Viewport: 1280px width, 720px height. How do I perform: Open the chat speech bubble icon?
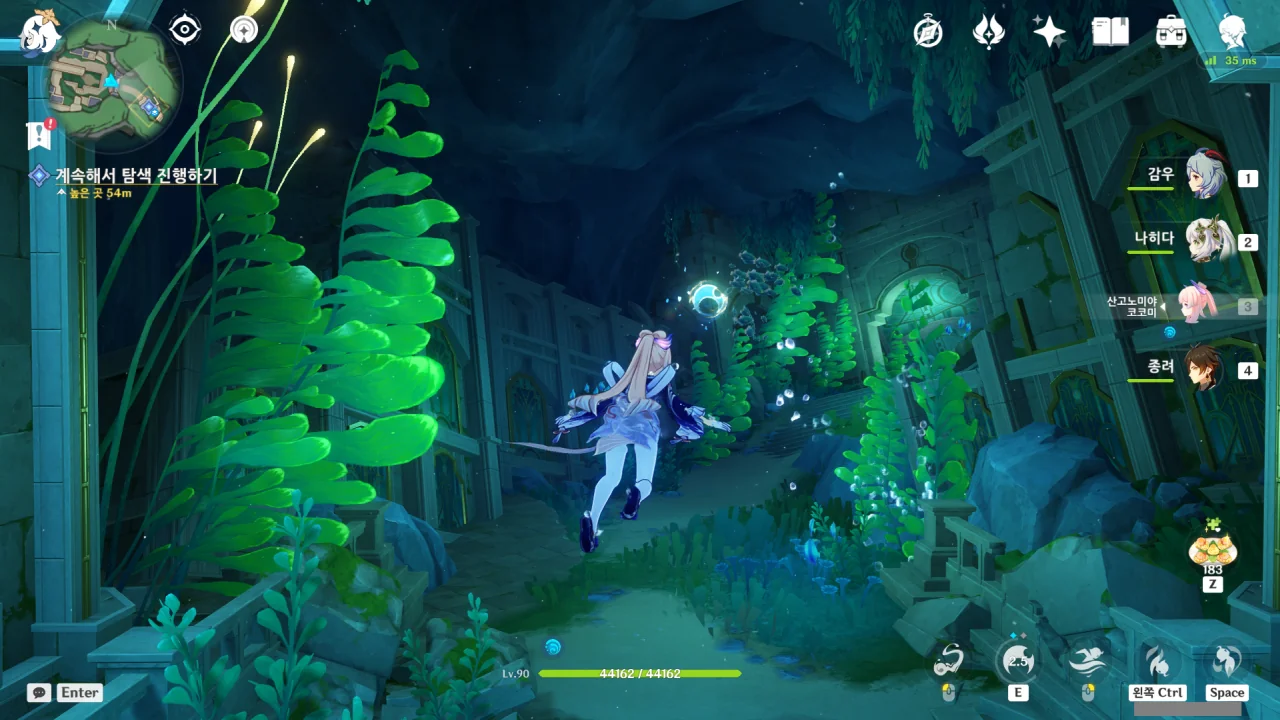[x=40, y=692]
